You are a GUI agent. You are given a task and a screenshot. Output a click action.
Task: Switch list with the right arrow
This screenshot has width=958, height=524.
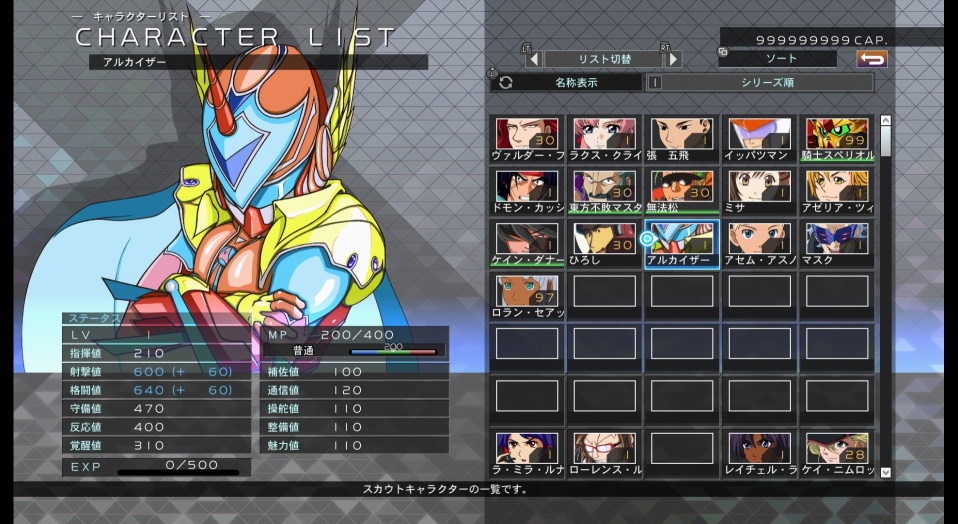point(674,59)
